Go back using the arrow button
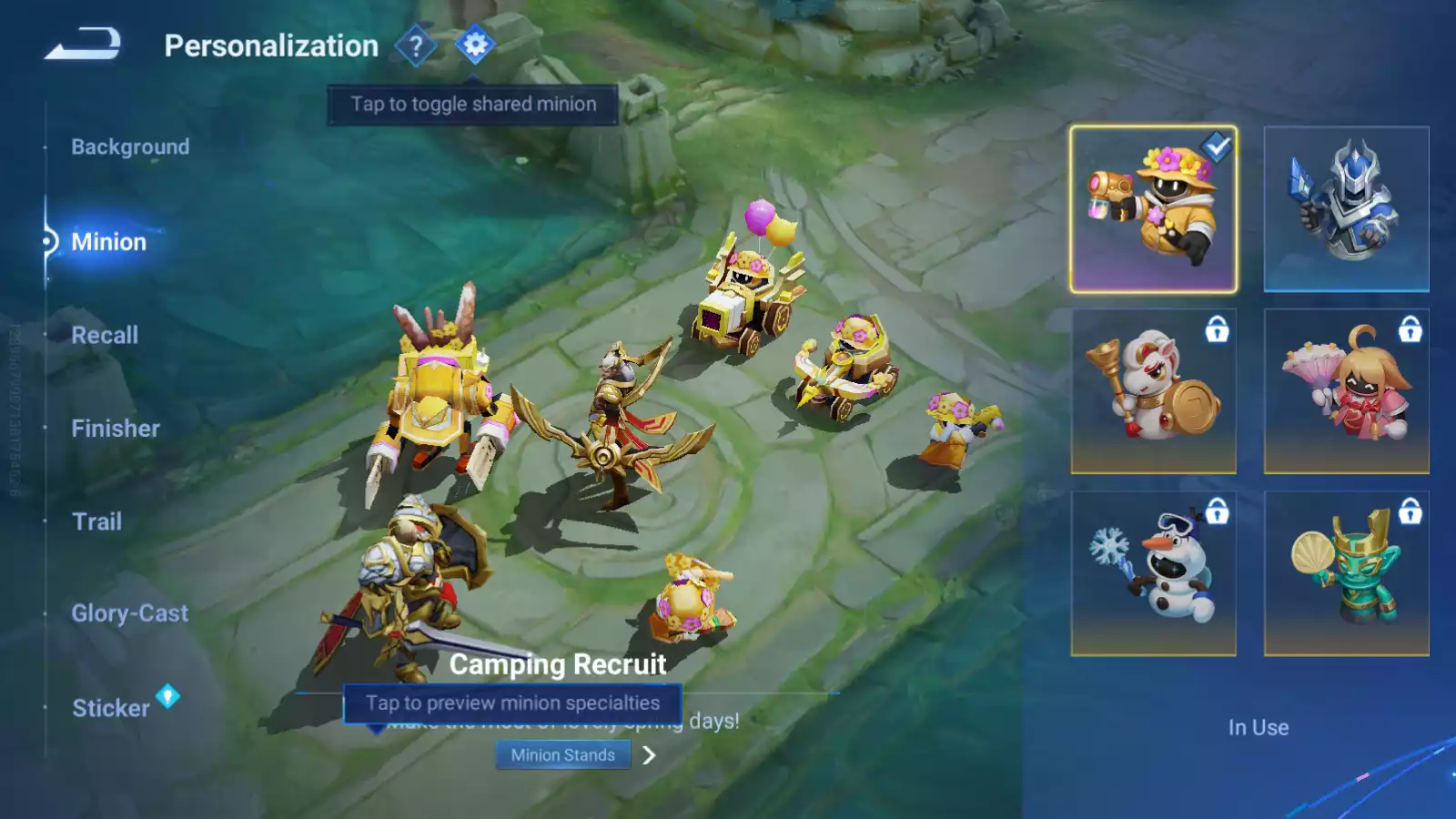 point(83,44)
